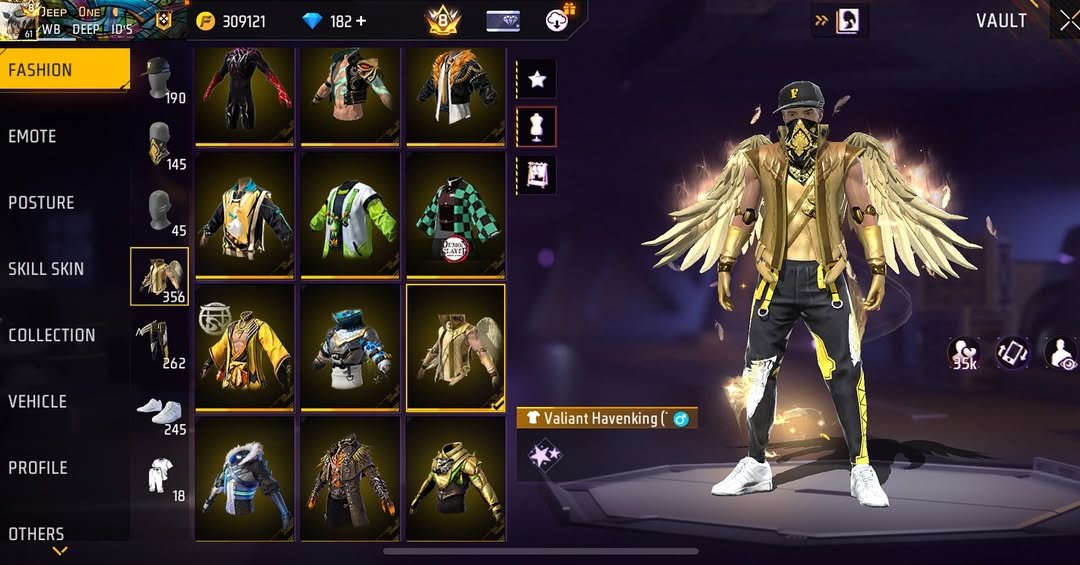Switch to the Vehicle tab

click(38, 401)
